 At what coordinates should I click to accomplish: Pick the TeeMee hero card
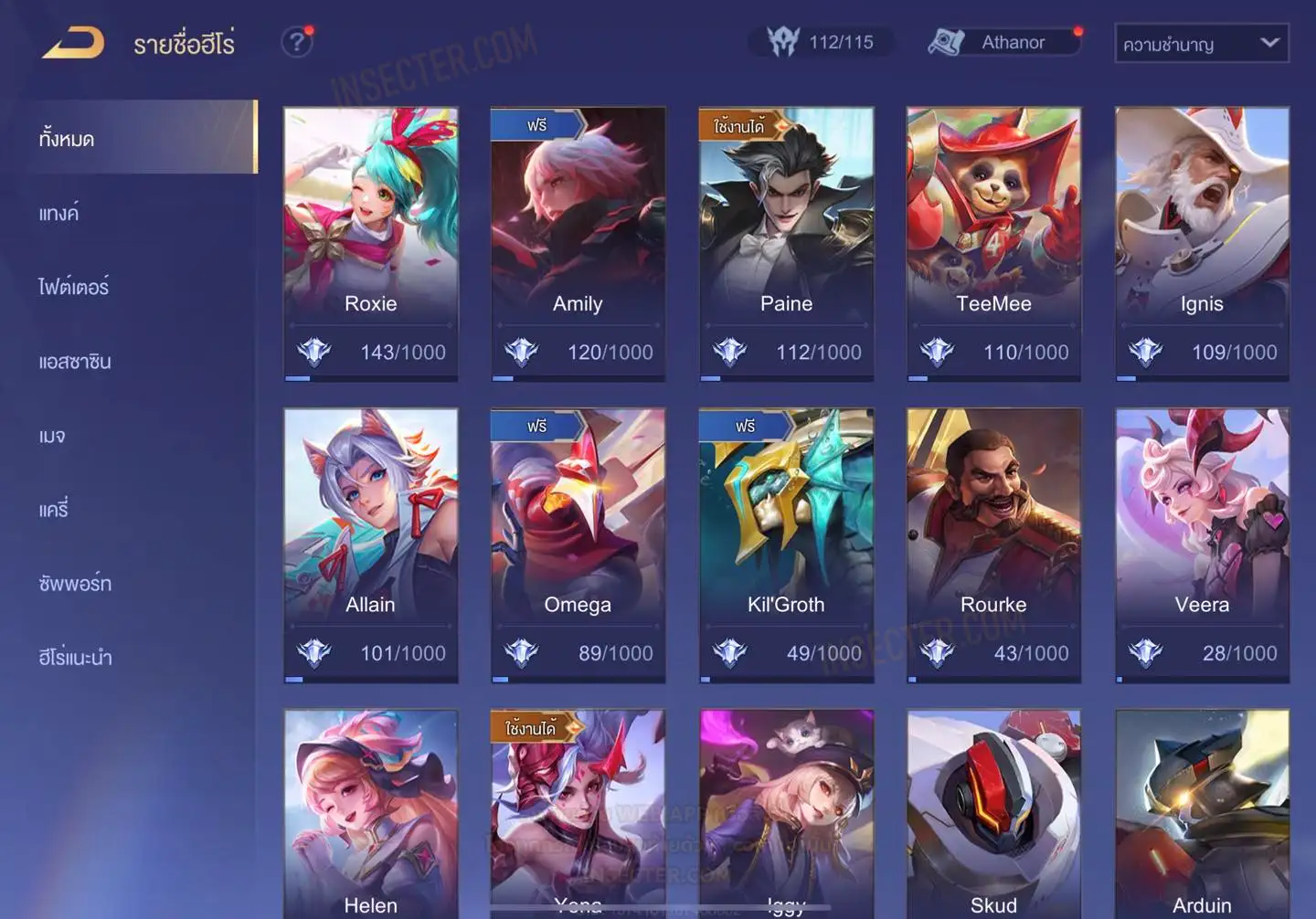pyautogui.click(x=993, y=243)
